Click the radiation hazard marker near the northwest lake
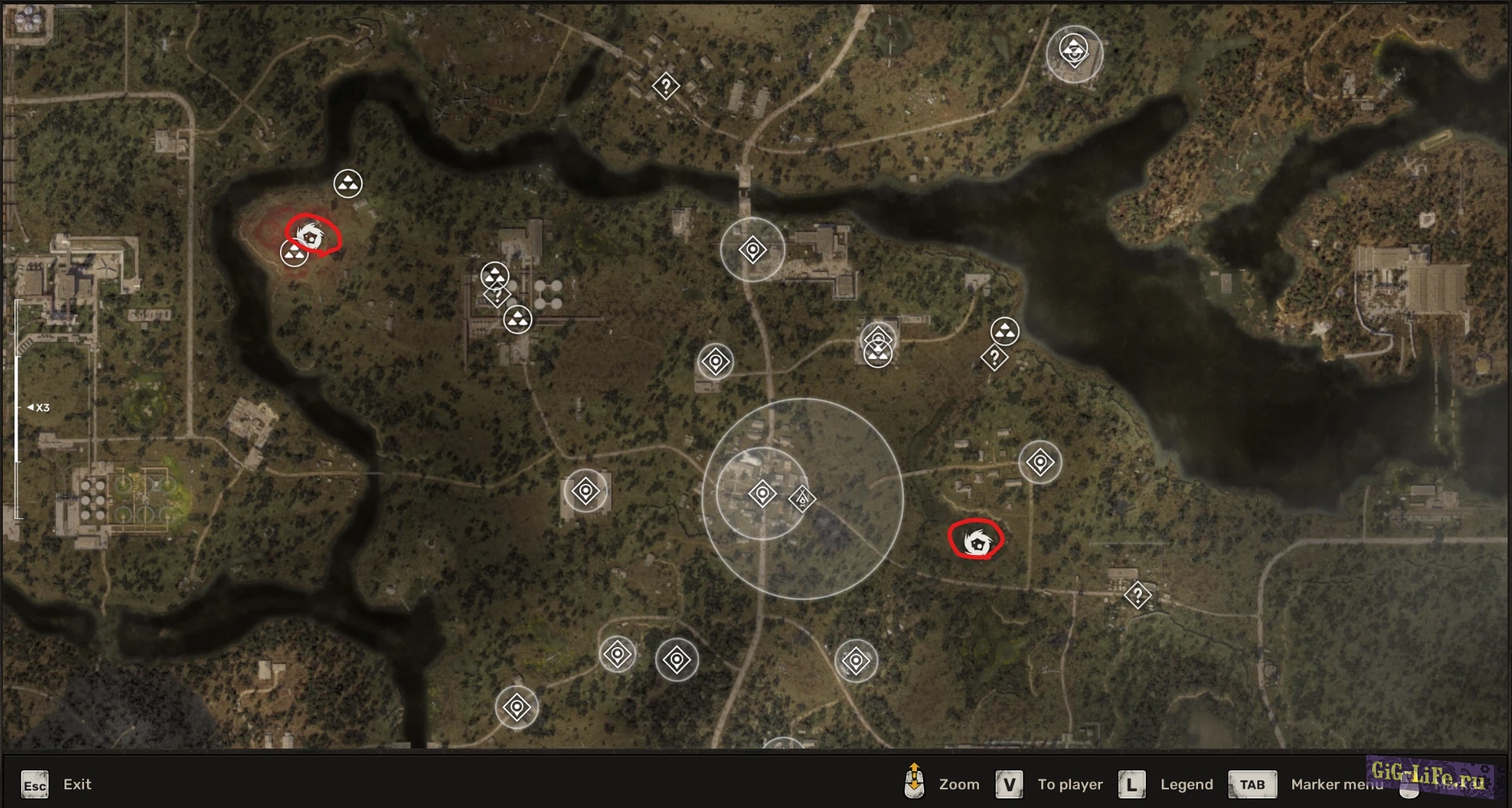Image resolution: width=1512 pixels, height=808 pixels. (347, 184)
